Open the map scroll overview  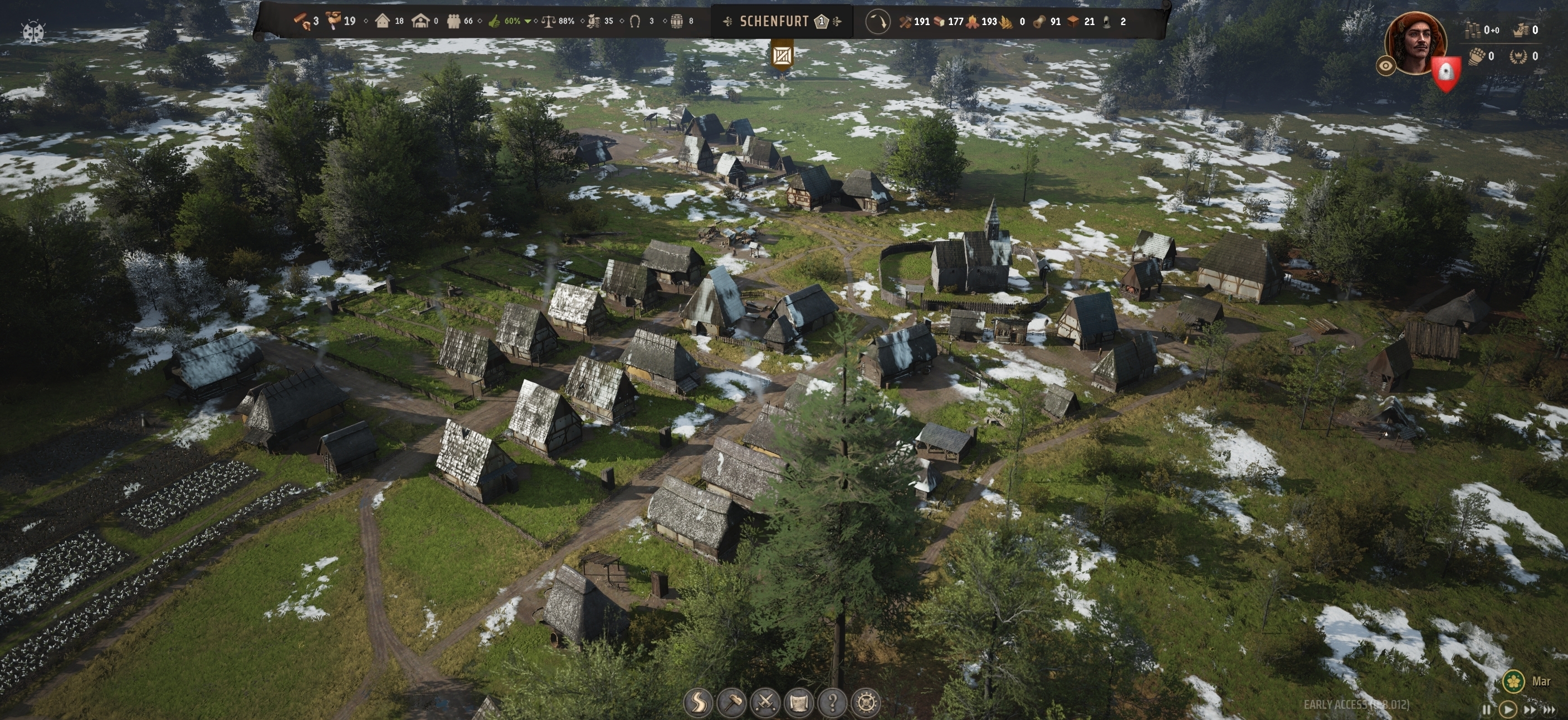coord(799,702)
